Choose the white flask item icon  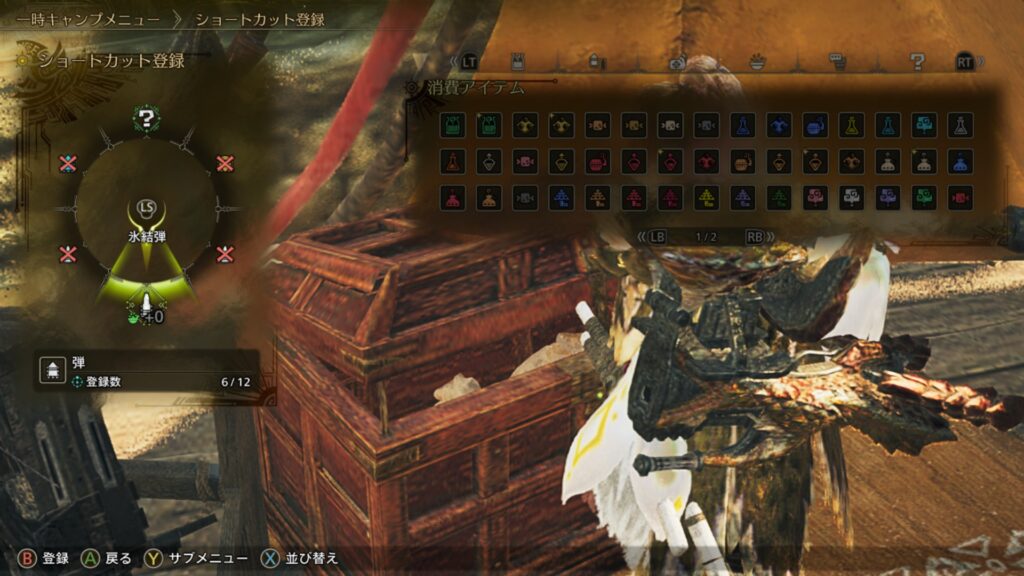click(x=960, y=124)
